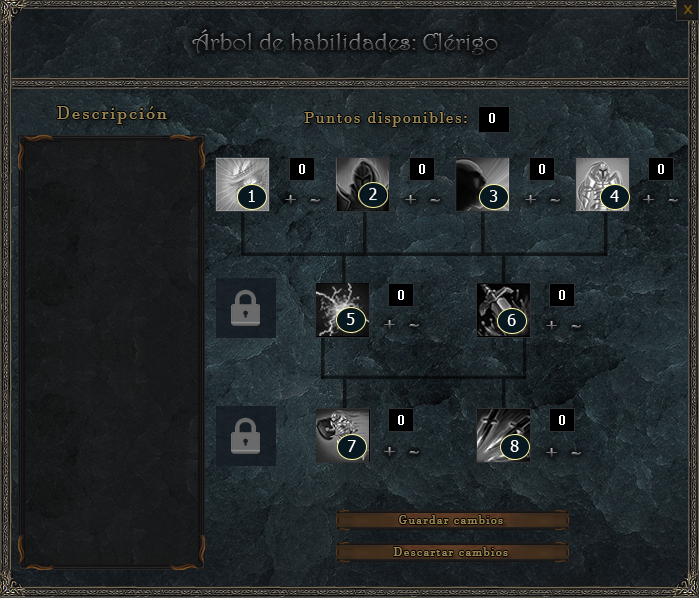Click the tilde button beside skill 7
This screenshot has height=598, width=699.
pyautogui.click(x=414, y=451)
